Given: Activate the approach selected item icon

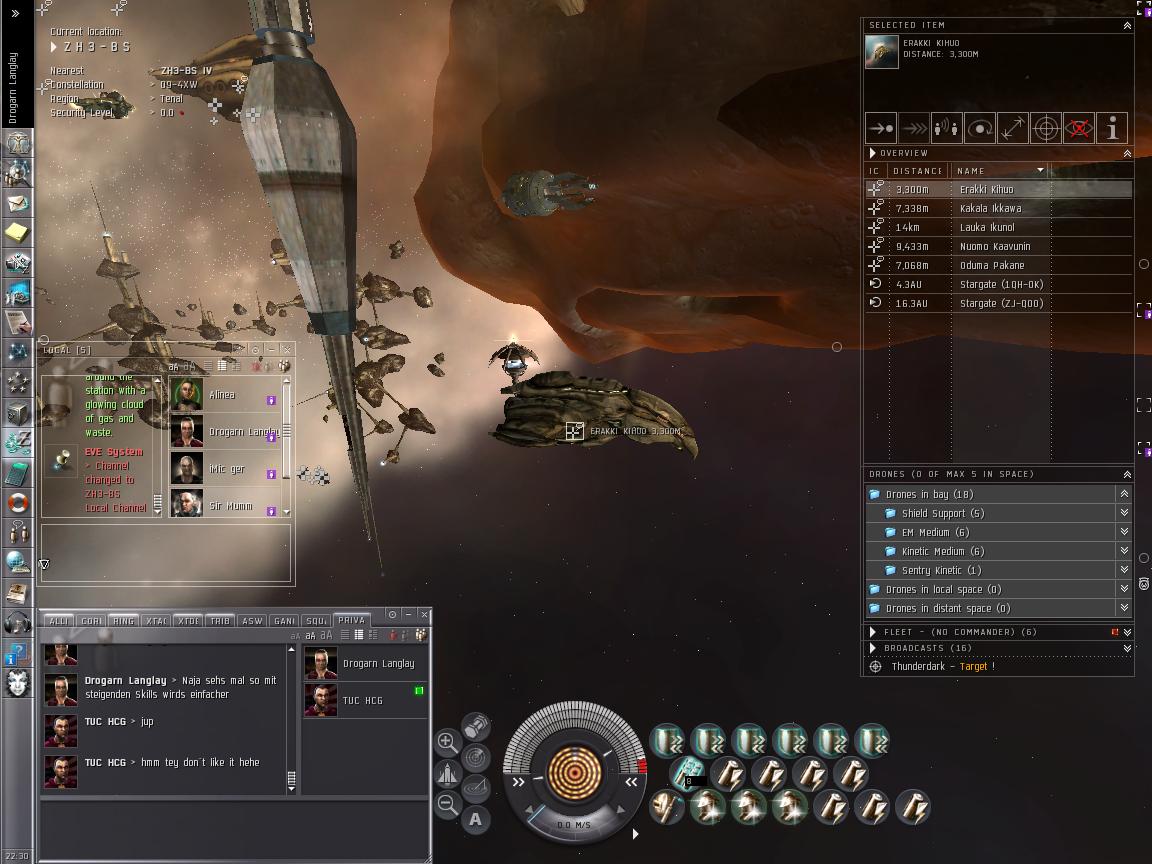Looking at the screenshot, I should 881,128.
